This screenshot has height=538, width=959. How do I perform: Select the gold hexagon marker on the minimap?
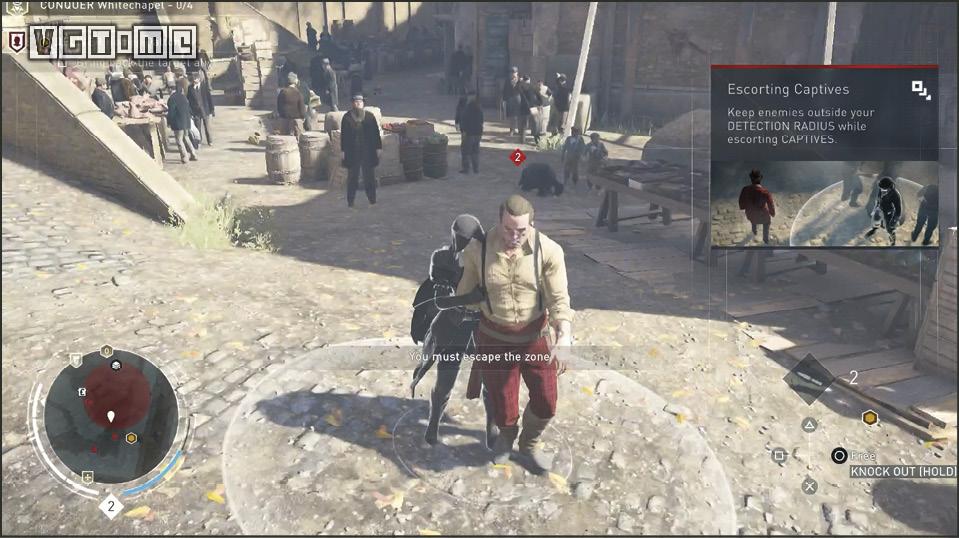(x=131, y=438)
